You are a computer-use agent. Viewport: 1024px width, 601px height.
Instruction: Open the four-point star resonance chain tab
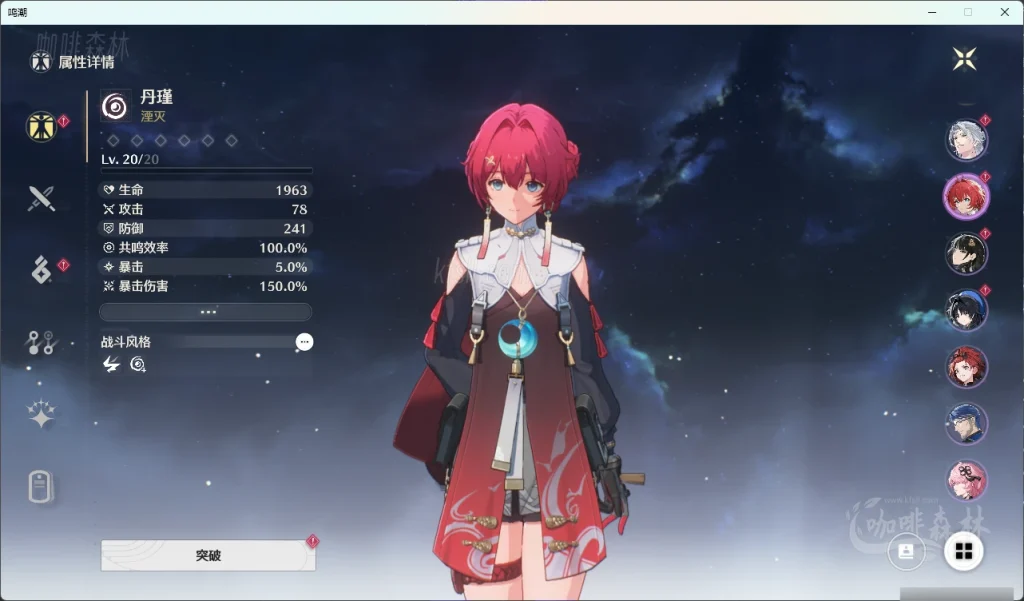coord(41,415)
